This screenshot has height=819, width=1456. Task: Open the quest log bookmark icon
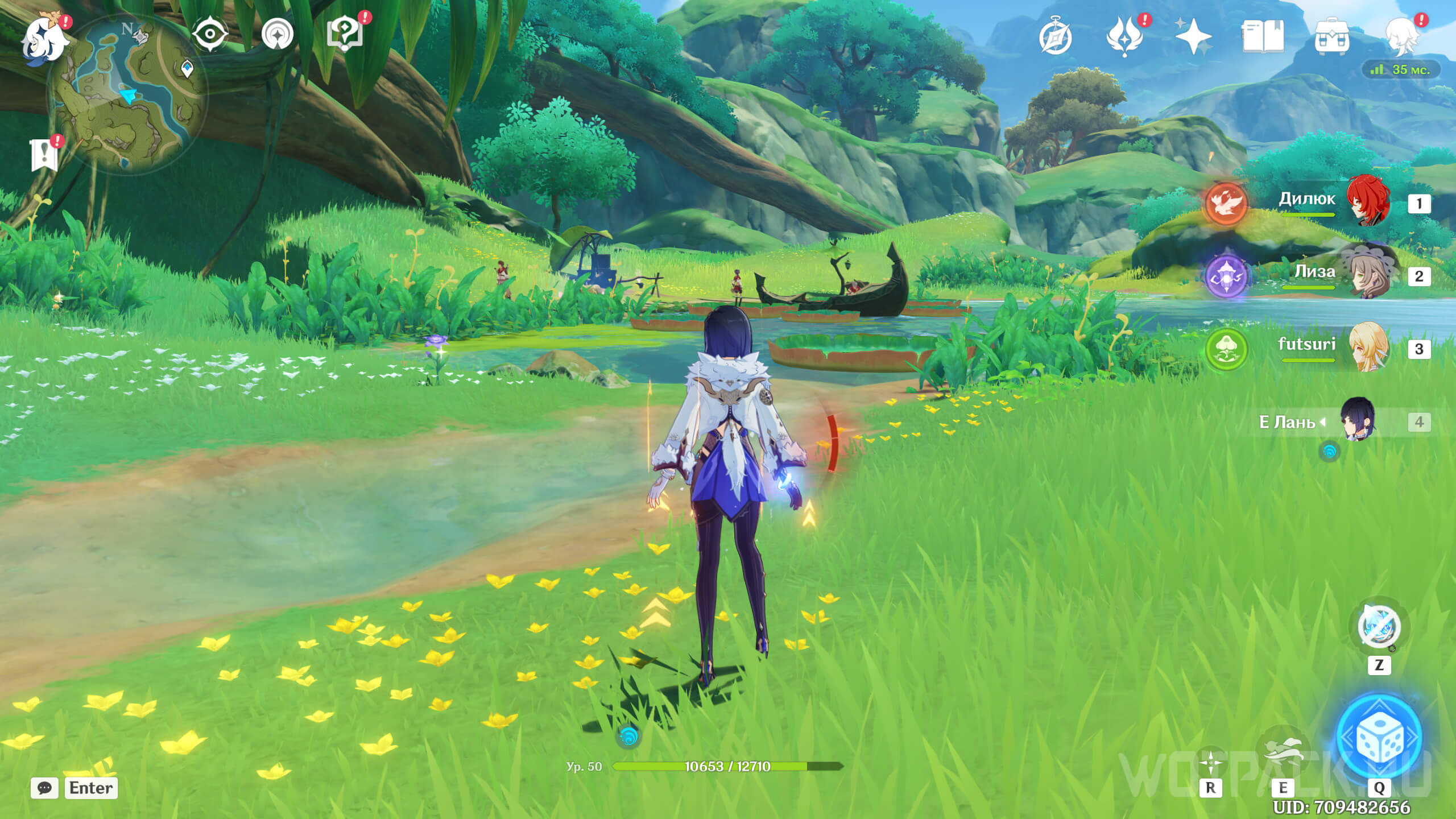click(44, 155)
